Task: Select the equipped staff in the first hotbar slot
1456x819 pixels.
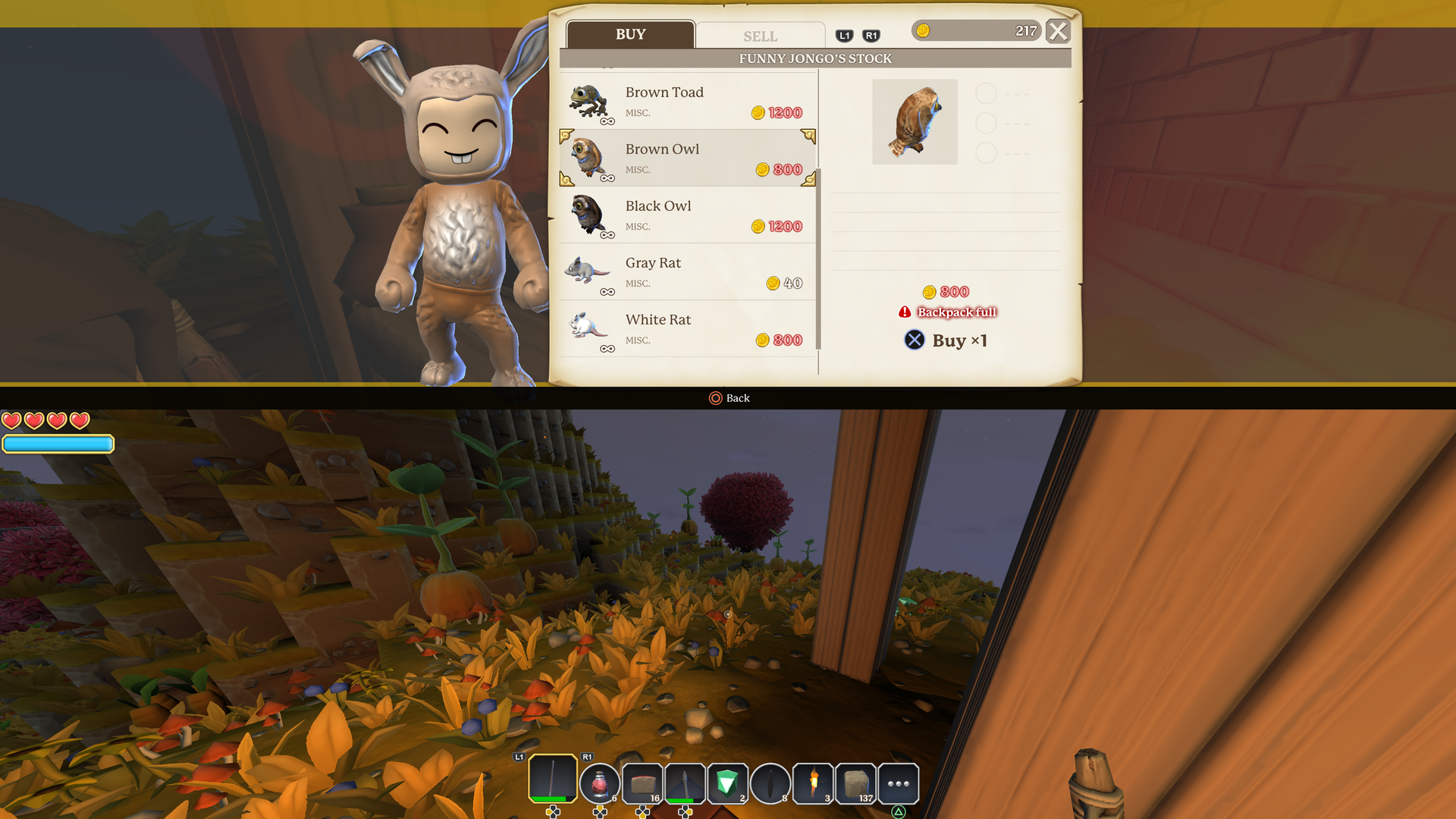Action: tap(551, 783)
